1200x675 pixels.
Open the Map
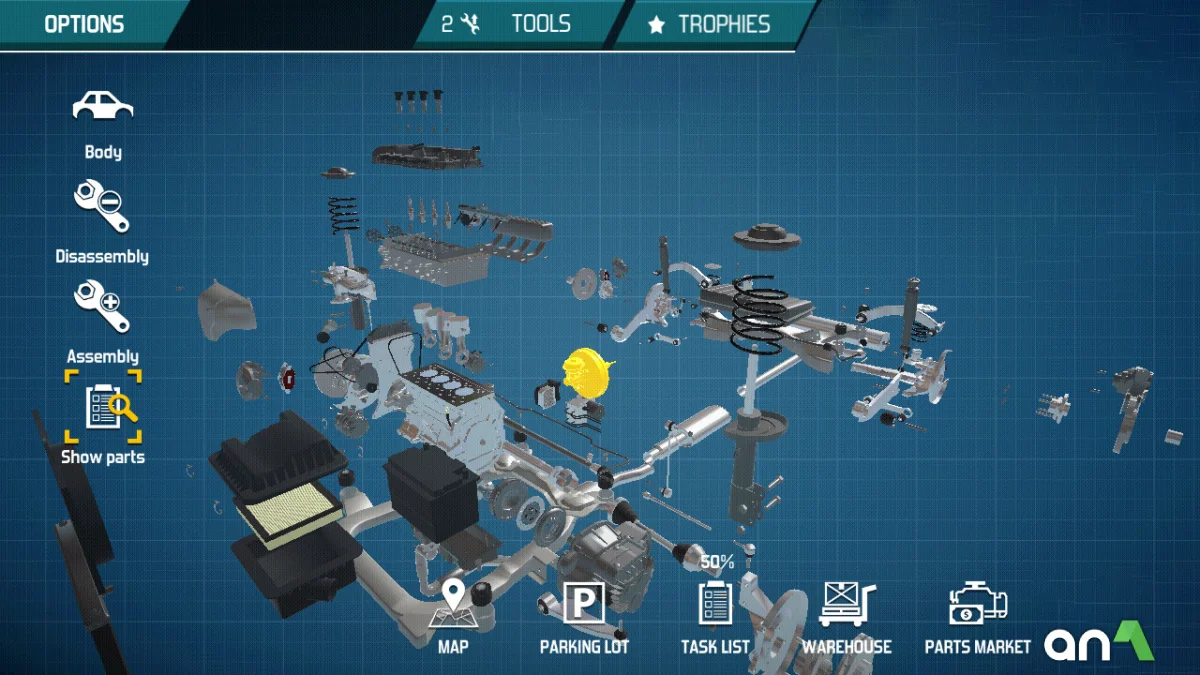coord(453,607)
